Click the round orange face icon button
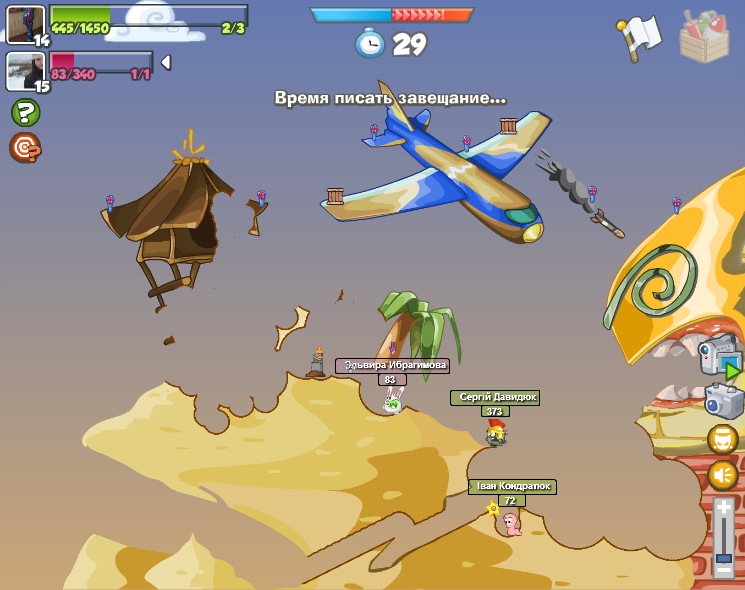This screenshot has height=590, width=745. 723,439
